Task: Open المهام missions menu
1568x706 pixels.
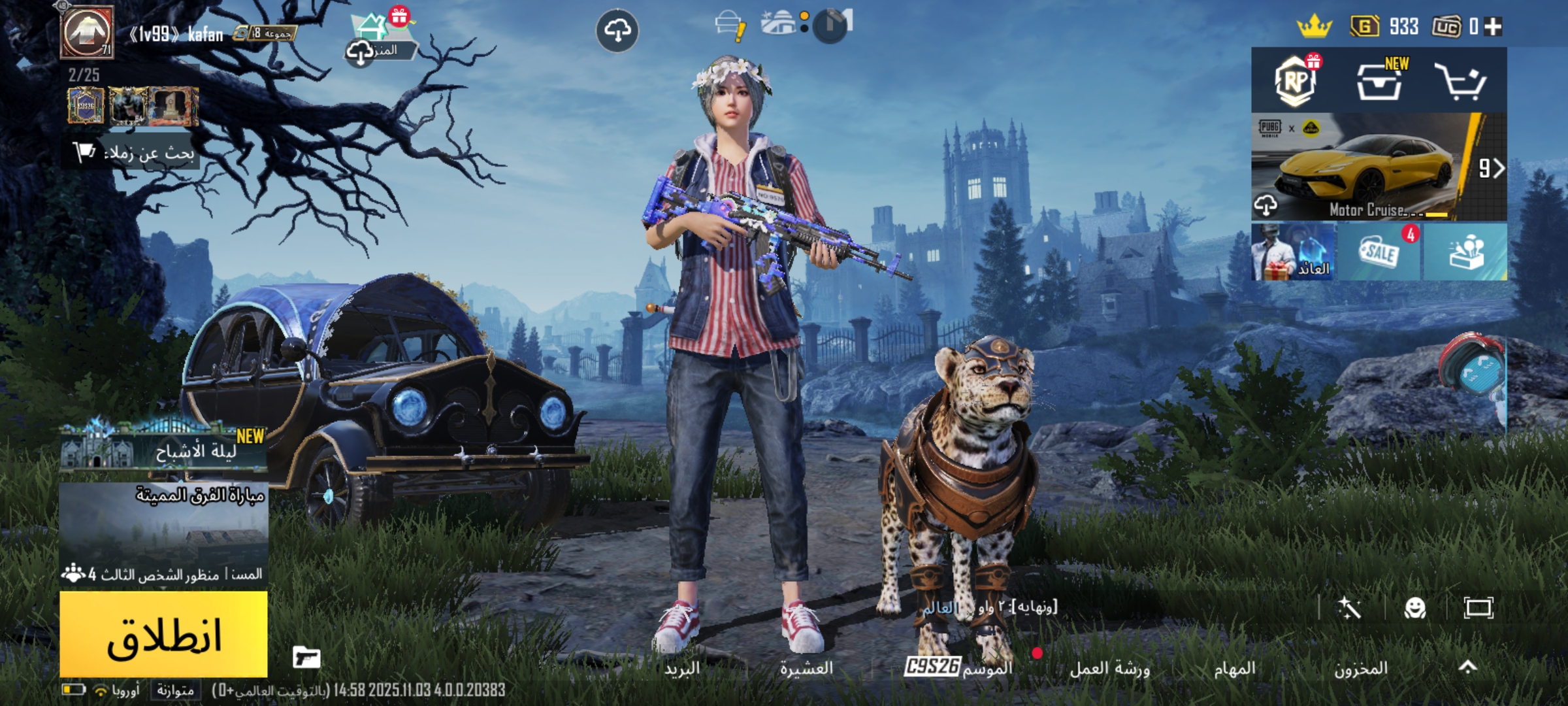Action: pos(1234,668)
